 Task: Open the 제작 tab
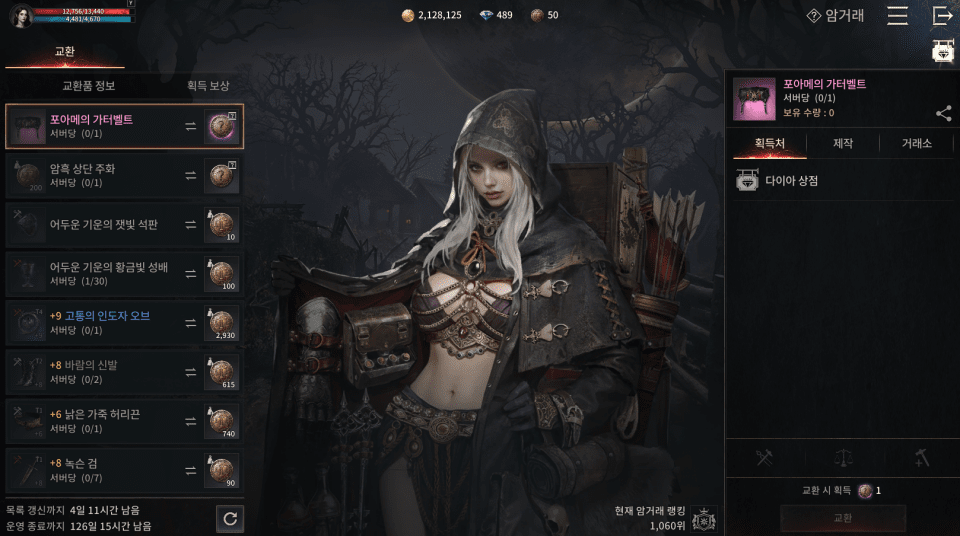842,144
